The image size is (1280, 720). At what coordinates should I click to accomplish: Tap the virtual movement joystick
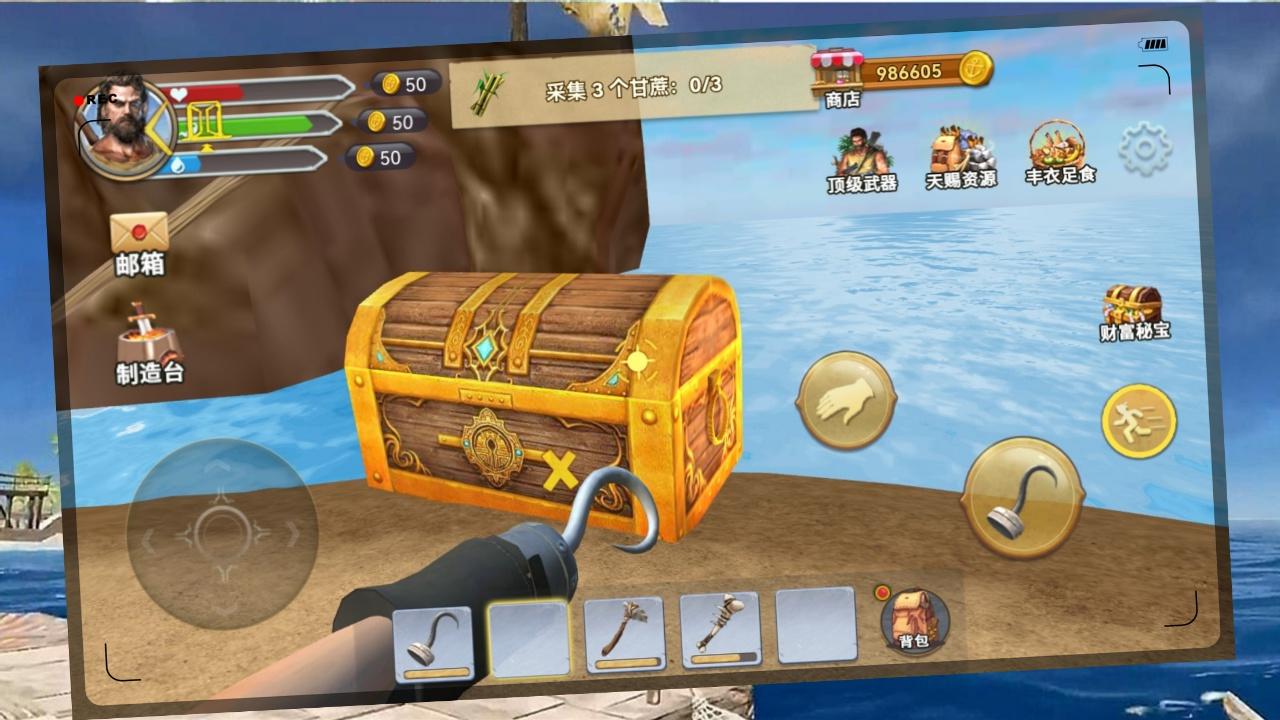pos(222,534)
